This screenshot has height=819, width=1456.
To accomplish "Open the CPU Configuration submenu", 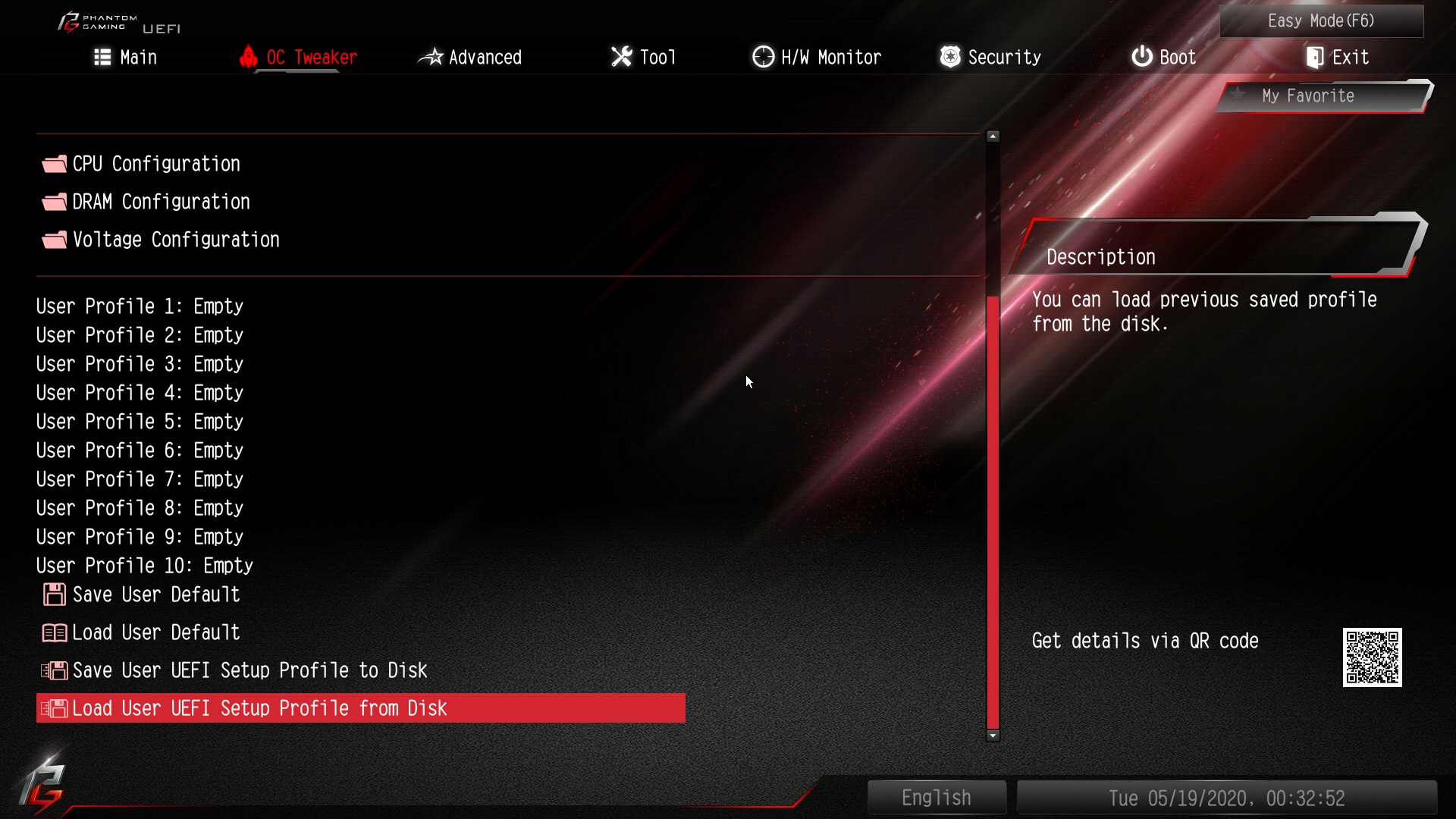I will tap(156, 164).
